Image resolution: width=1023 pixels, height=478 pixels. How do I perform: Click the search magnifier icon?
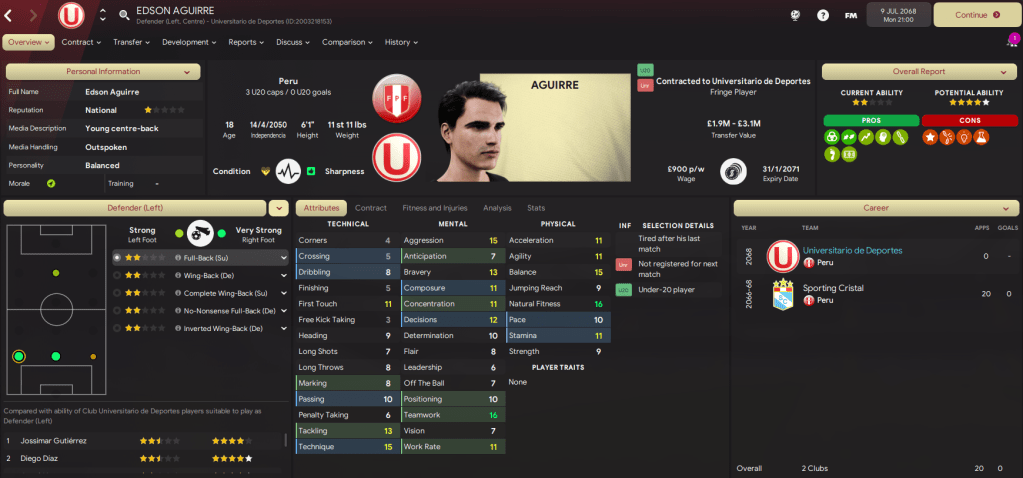point(124,15)
